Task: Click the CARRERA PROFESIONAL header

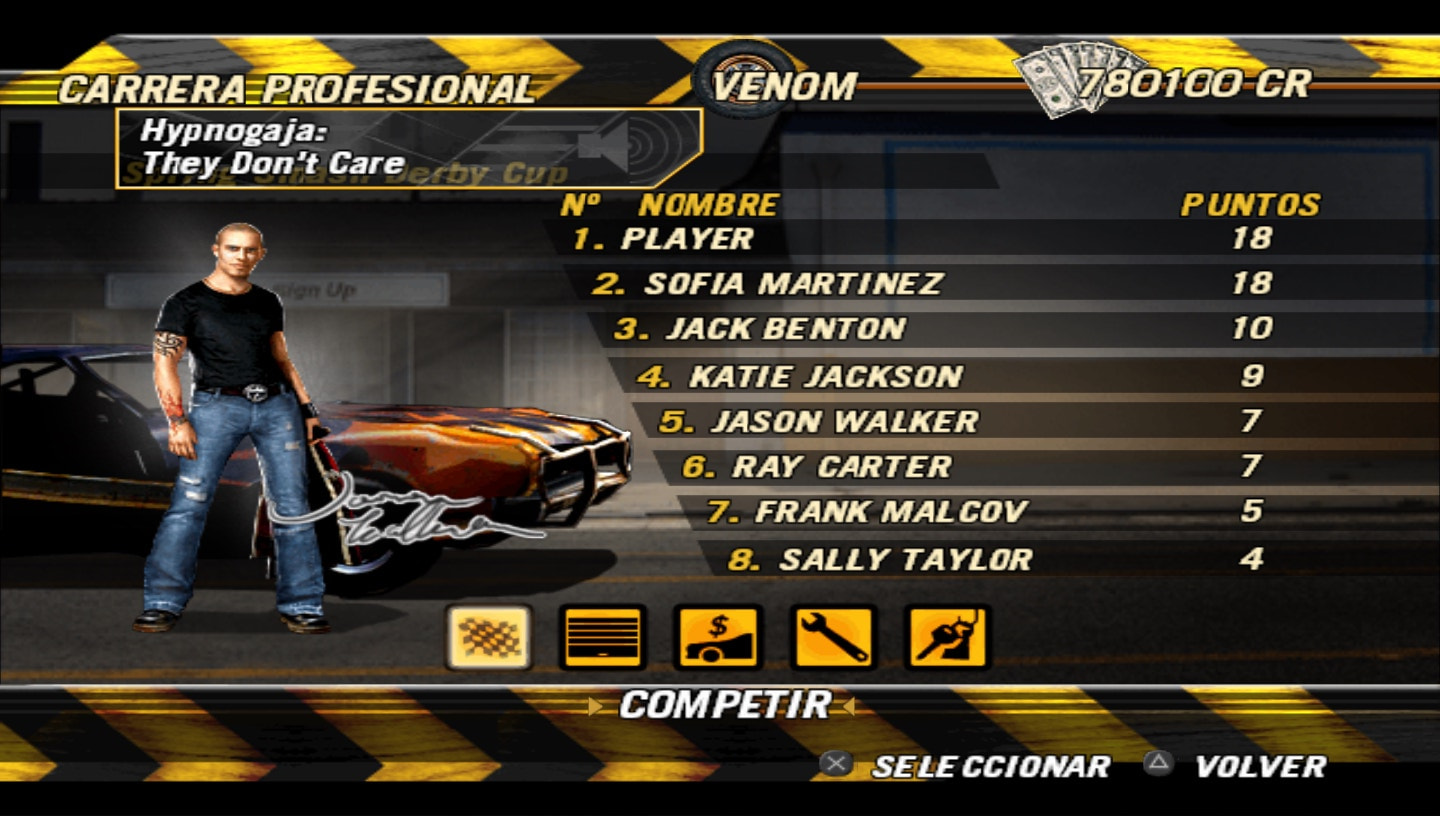Action: click(x=297, y=87)
